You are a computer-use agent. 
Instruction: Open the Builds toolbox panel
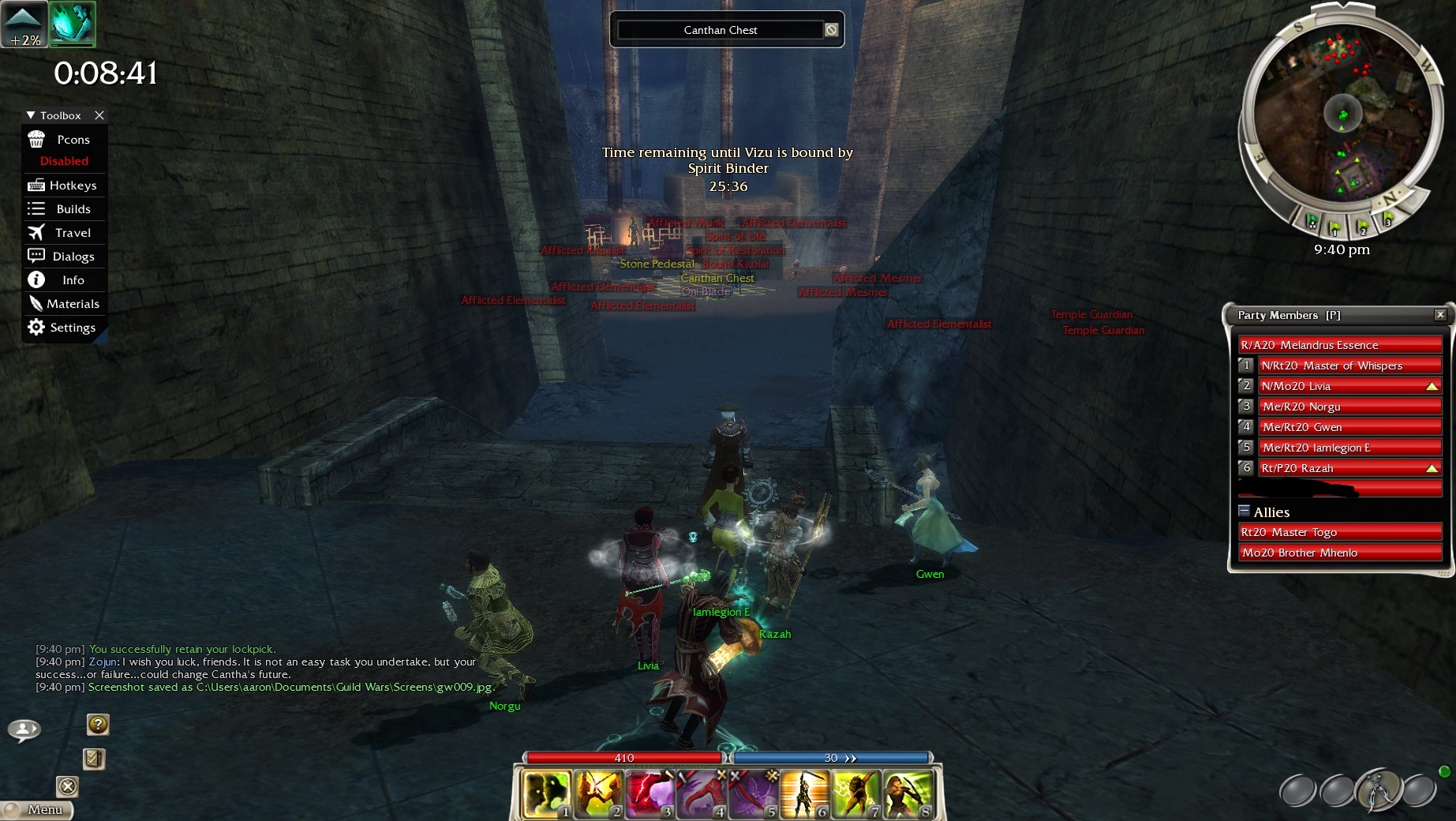click(x=64, y=209)
